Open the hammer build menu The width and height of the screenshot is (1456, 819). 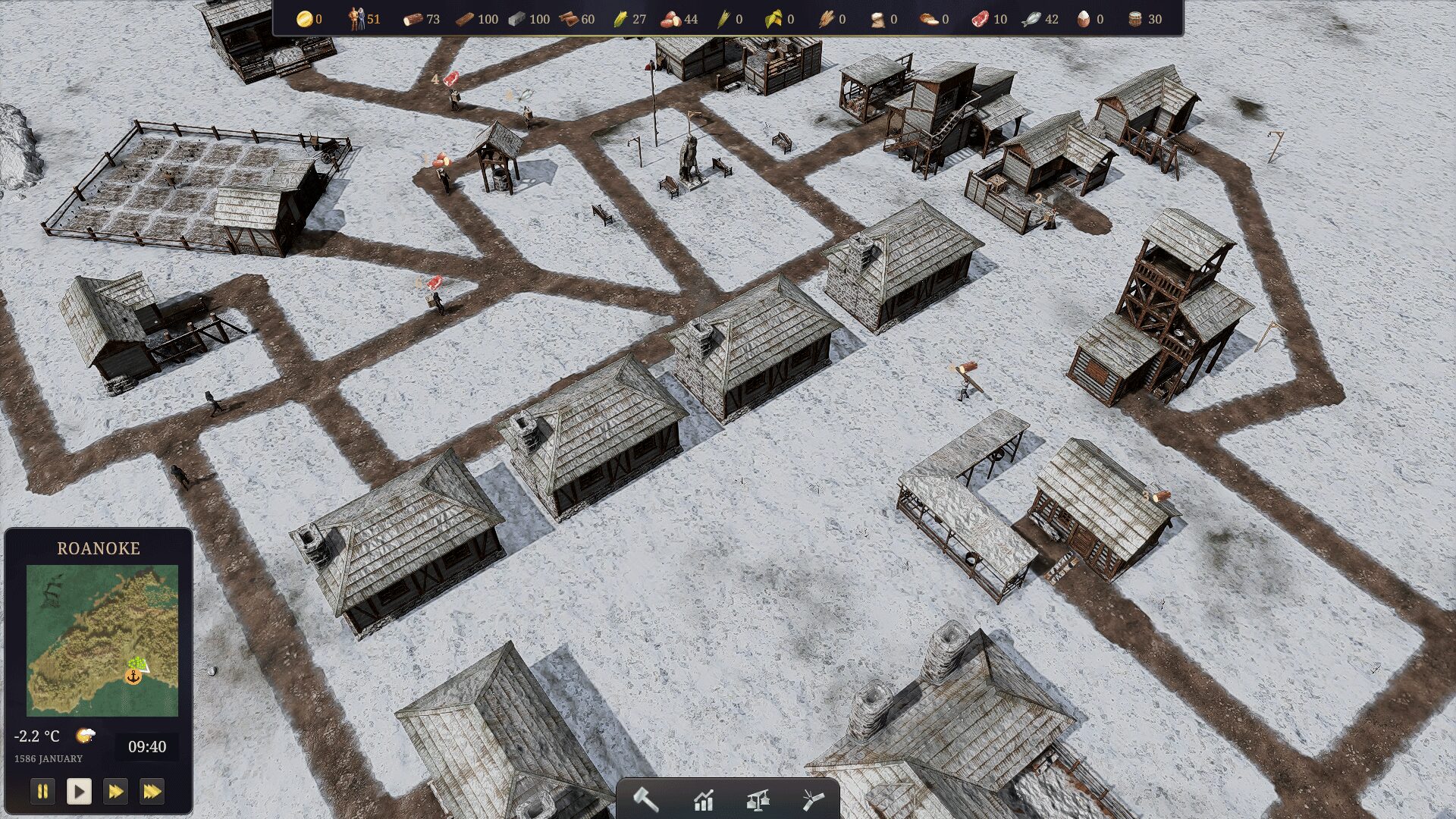click(x=646, y=799)
